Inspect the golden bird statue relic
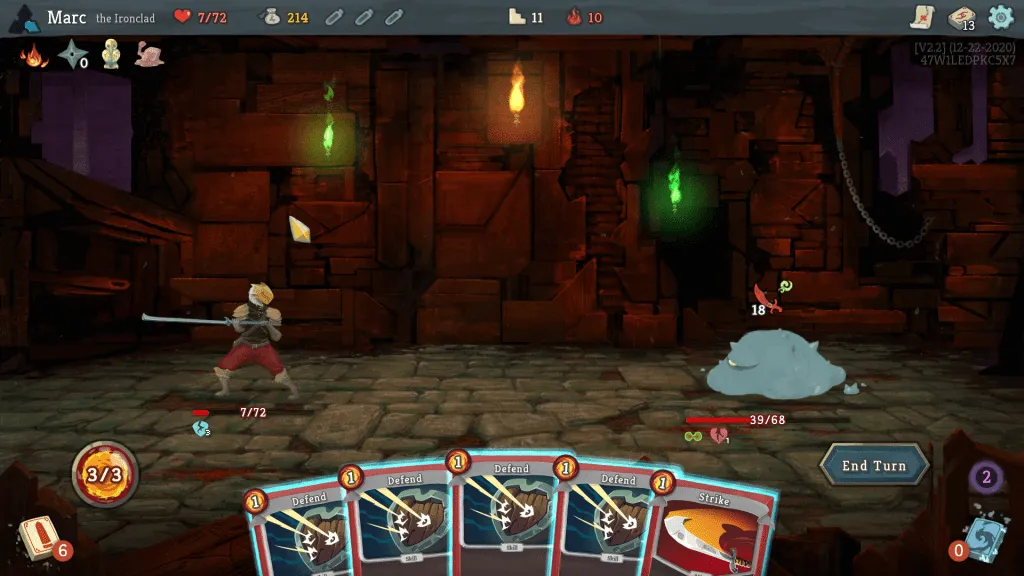This screenshot has width=1024, height=576. click(111, 55)
